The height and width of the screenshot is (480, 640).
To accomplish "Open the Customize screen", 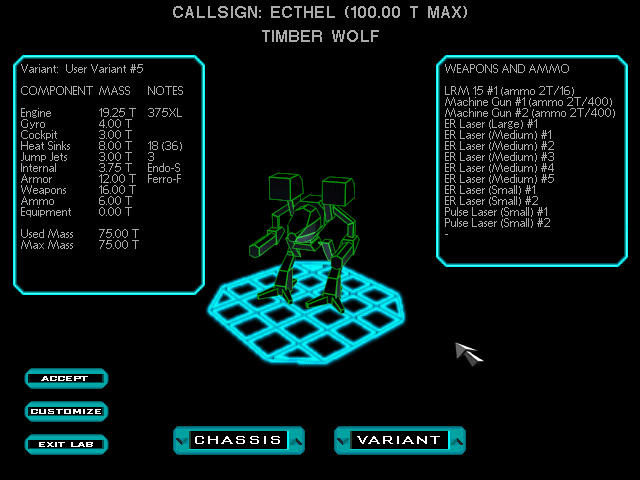I will pyautogui.click(x=66, y=411).
